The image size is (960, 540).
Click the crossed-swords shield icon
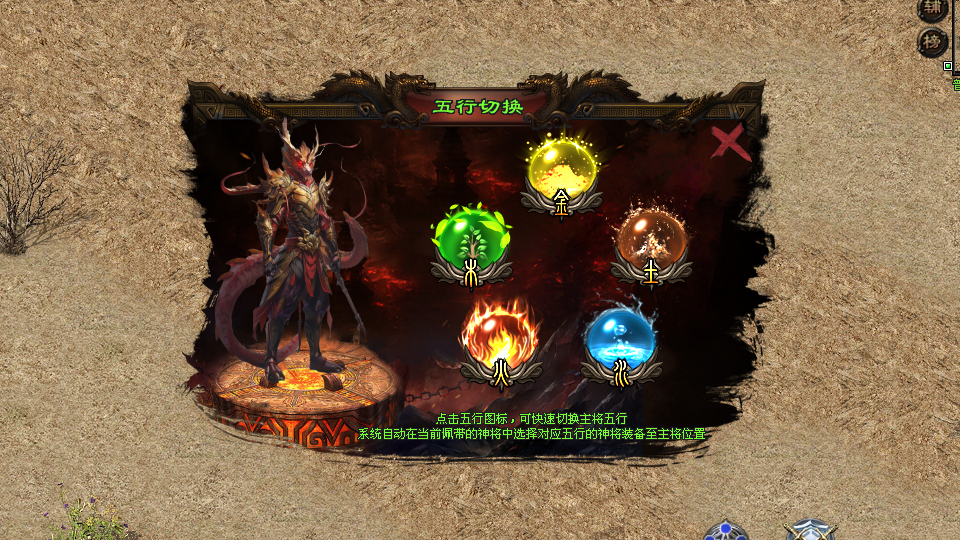810,530
